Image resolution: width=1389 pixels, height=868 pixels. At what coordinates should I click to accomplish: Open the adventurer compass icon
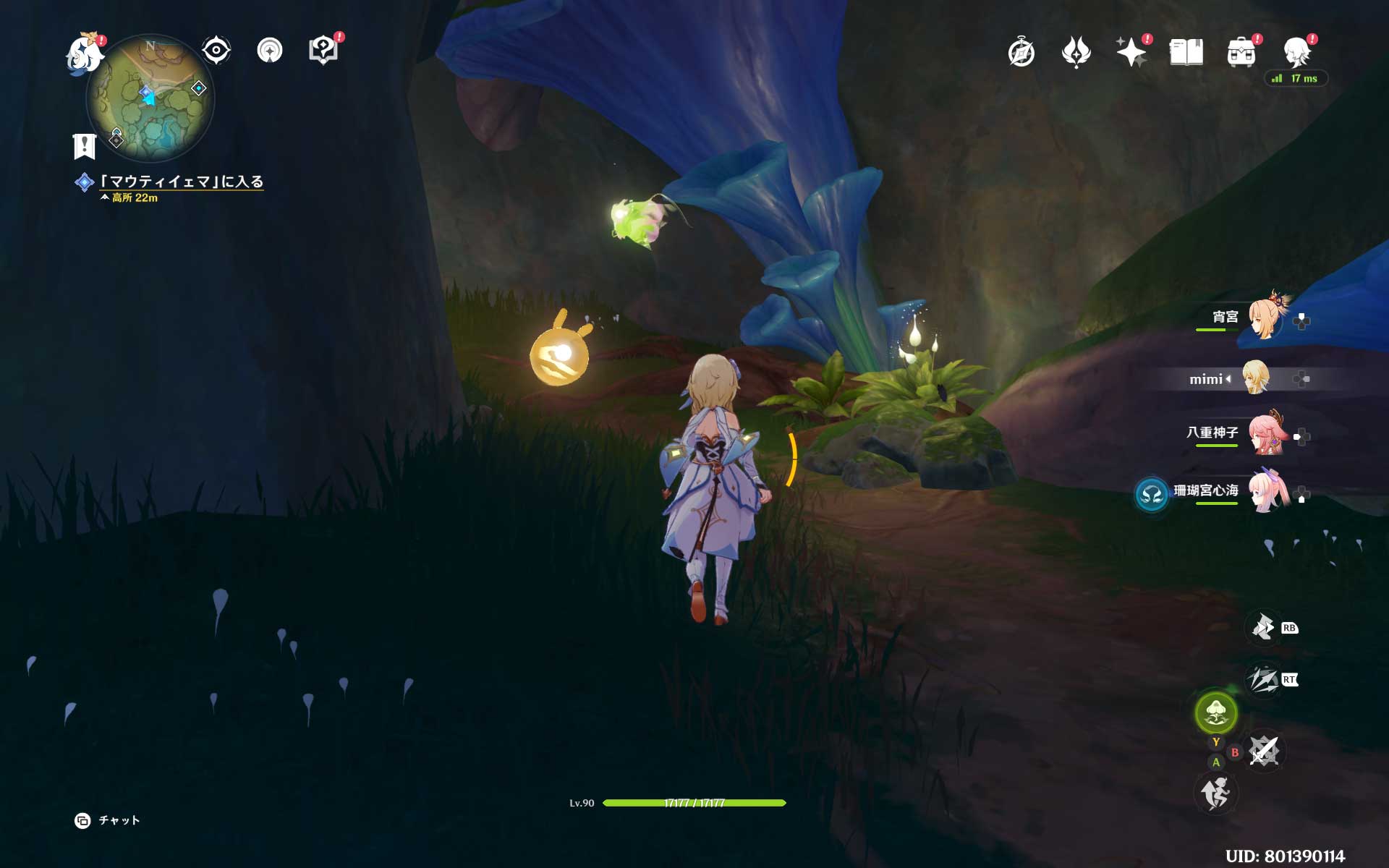[1021, 53]
